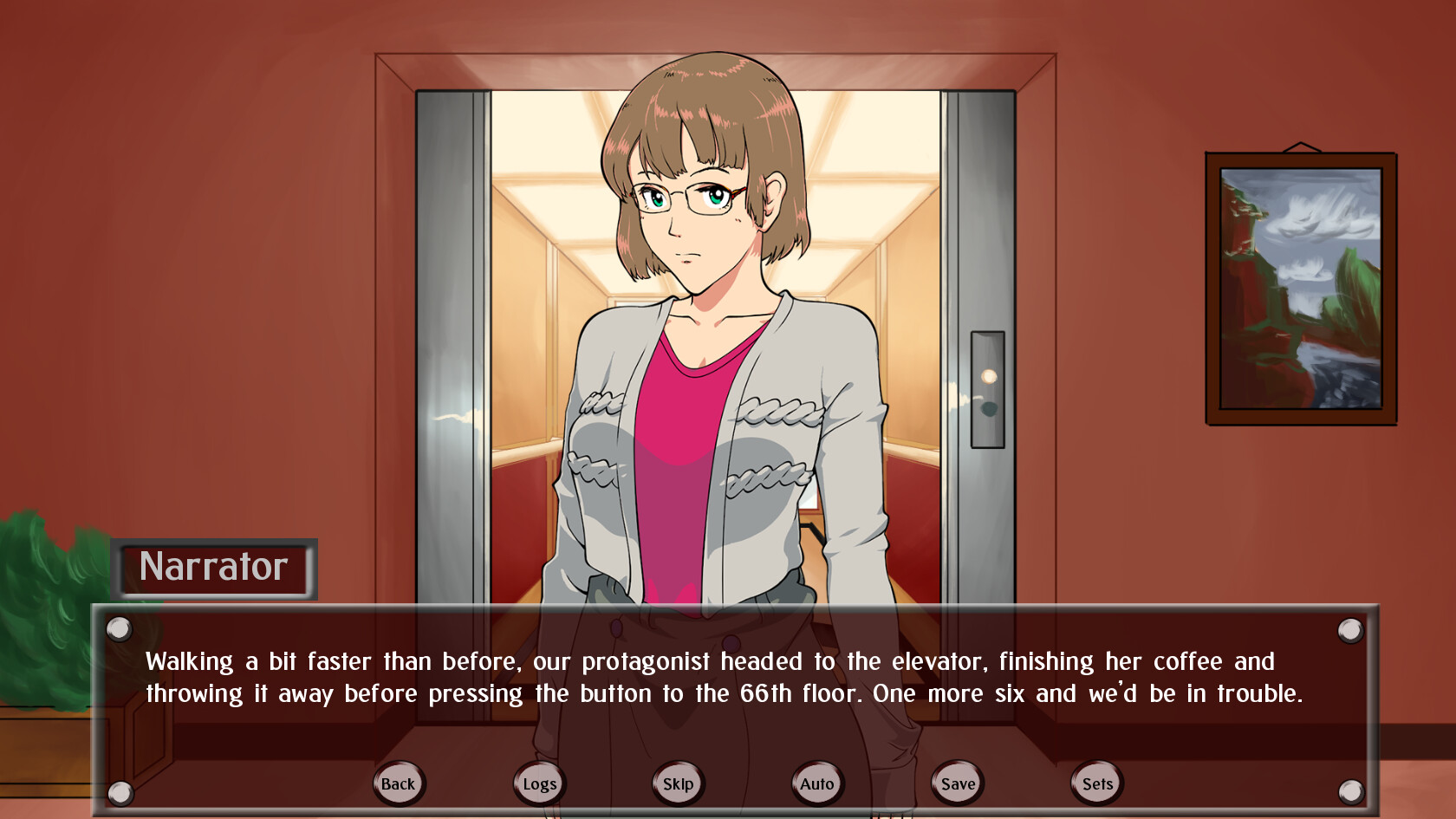Open the Logs to review dialogue history

click(x=538, y=783)
